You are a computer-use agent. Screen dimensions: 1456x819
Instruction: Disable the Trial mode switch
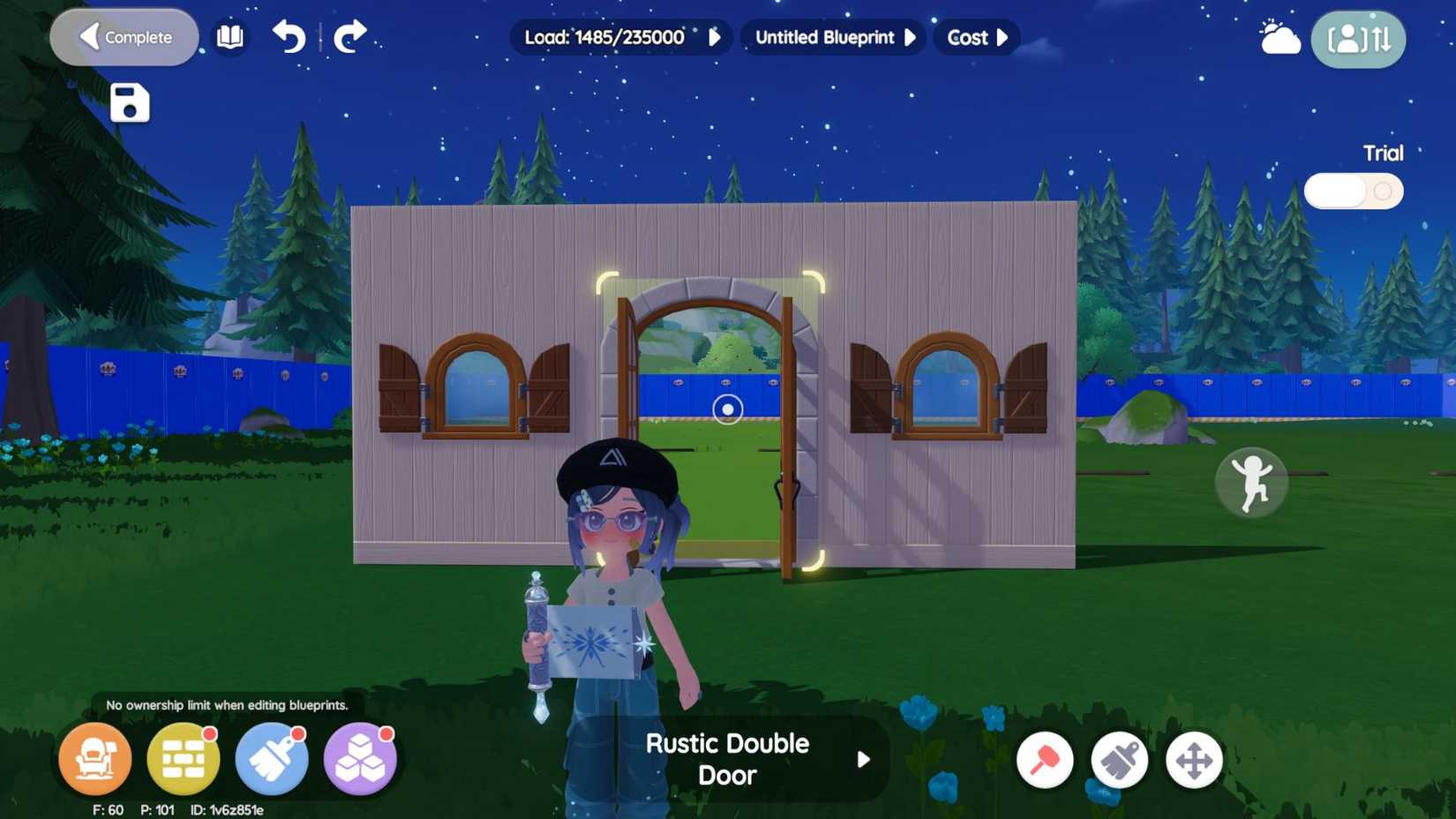click(1353, 191)
